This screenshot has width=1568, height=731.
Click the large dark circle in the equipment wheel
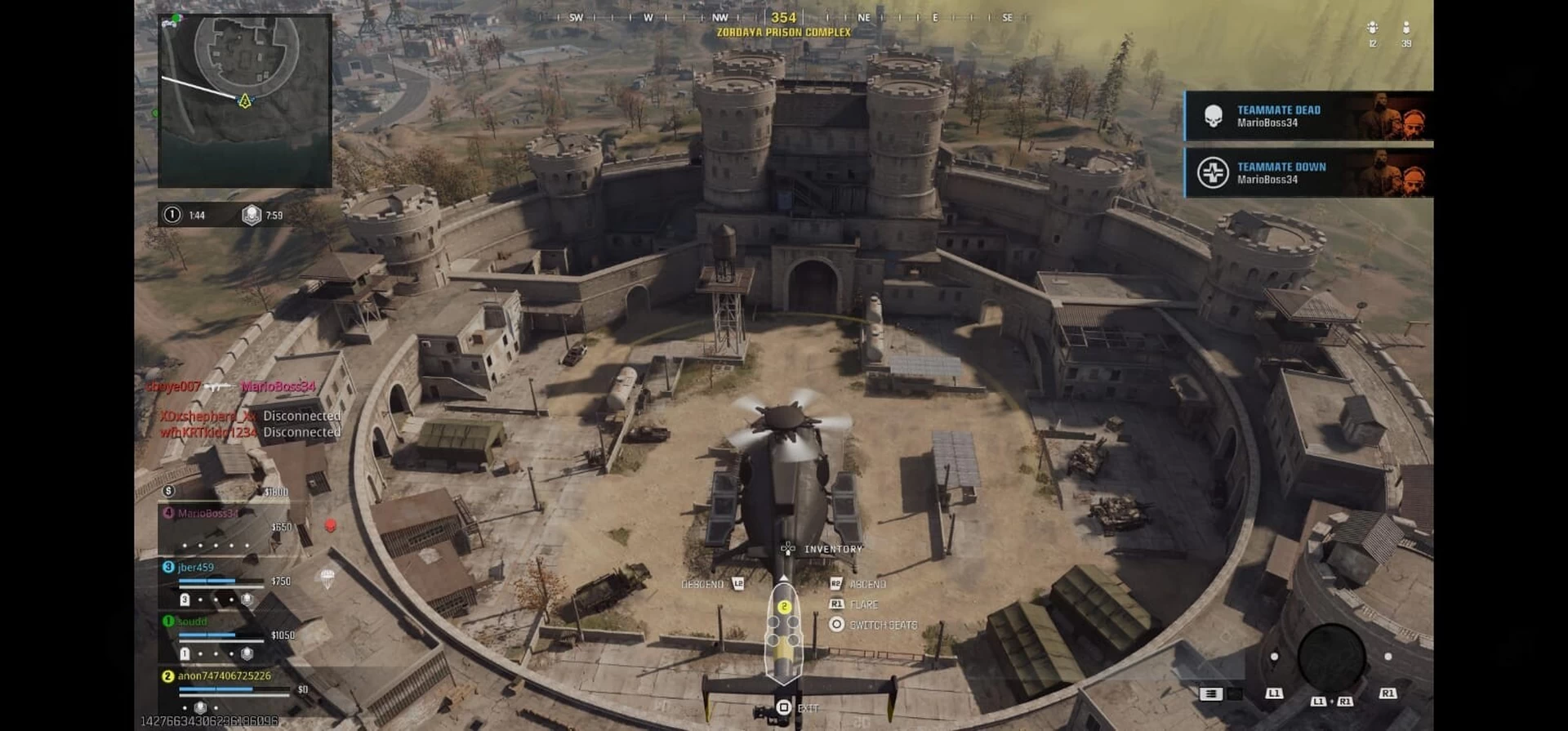click(1331, 658)
